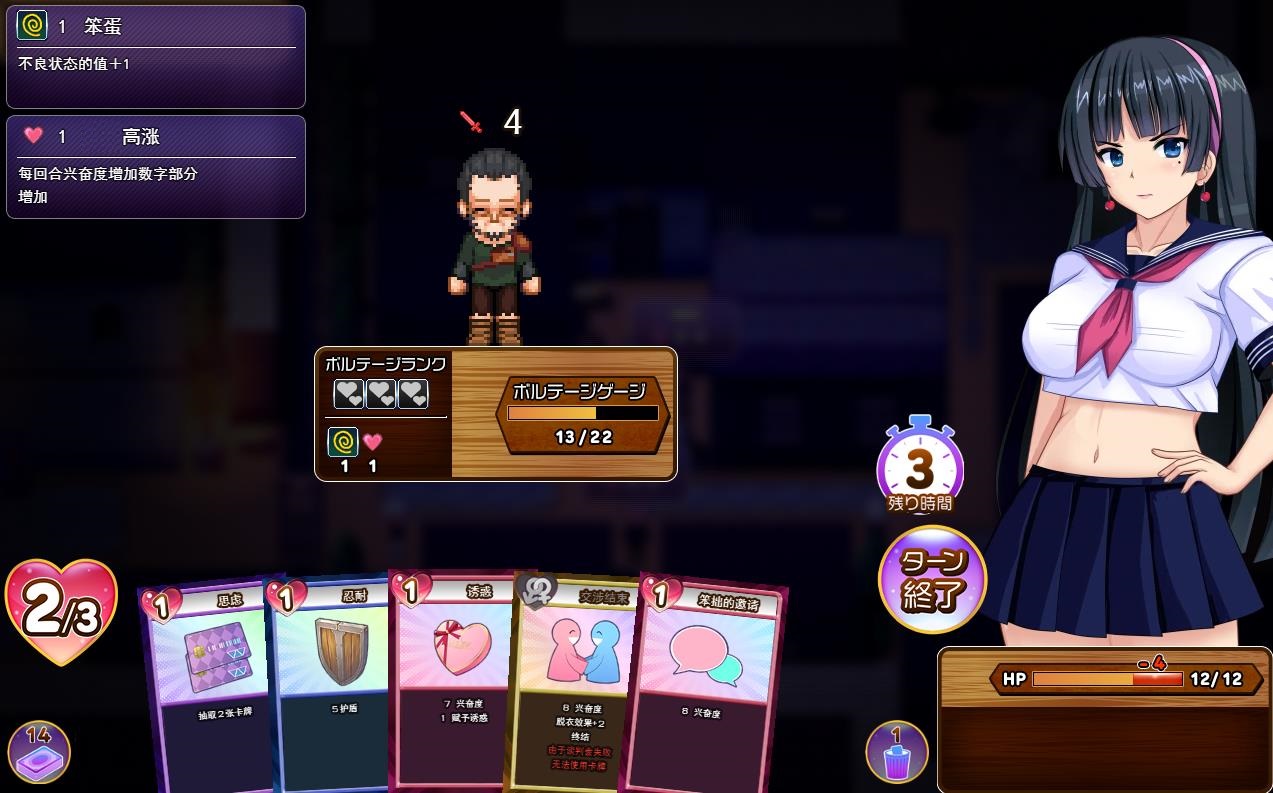Click the pink heart buff icon on enemy panel

(x=373, y=442)
